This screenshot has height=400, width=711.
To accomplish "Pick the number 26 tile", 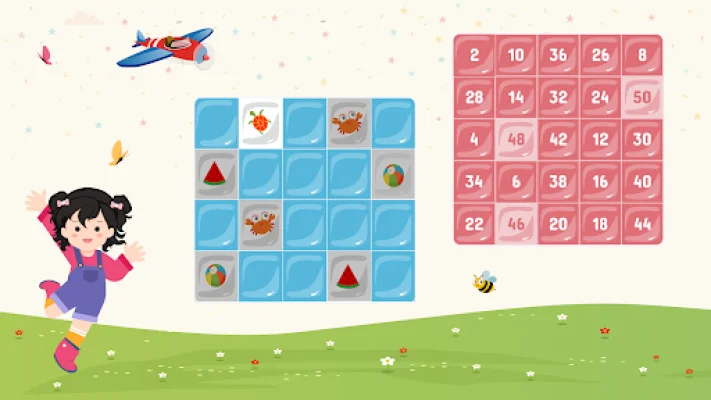I will (600, 55).
